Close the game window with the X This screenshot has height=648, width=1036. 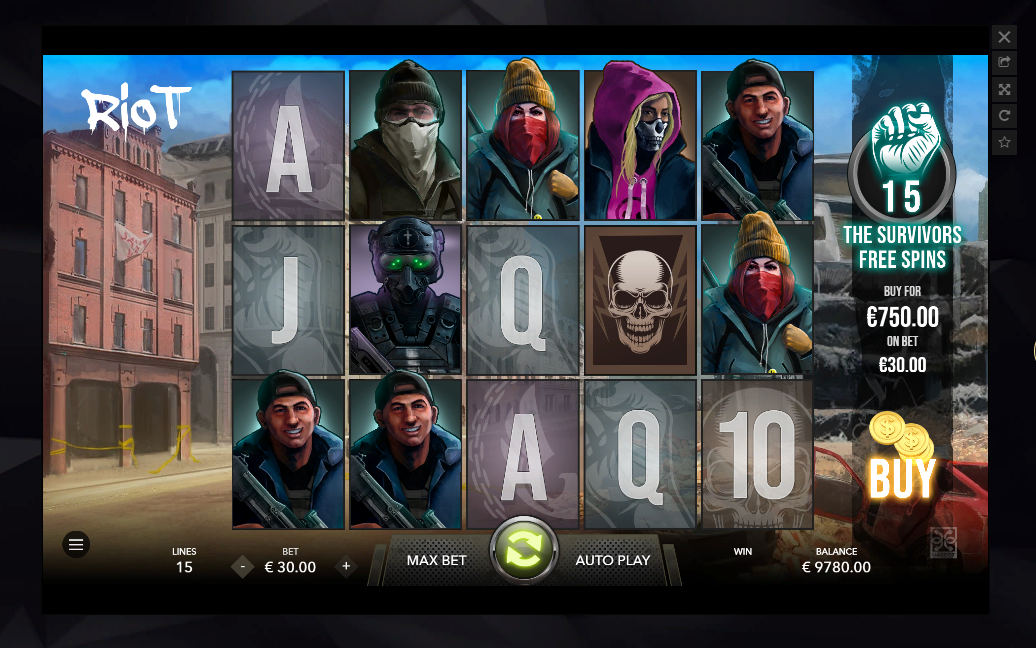[1004, 37]
